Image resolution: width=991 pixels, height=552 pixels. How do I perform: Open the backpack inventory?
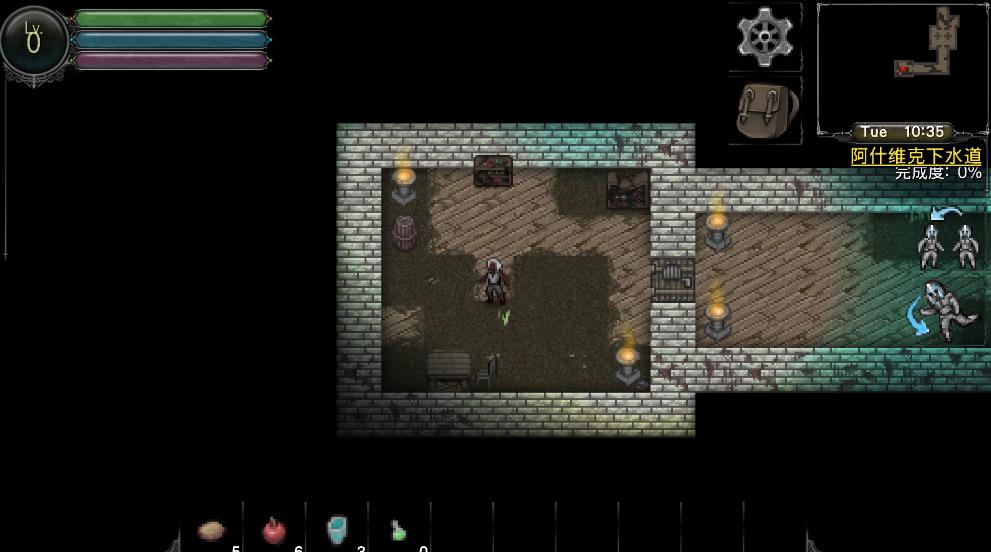[x=764, y=110]
